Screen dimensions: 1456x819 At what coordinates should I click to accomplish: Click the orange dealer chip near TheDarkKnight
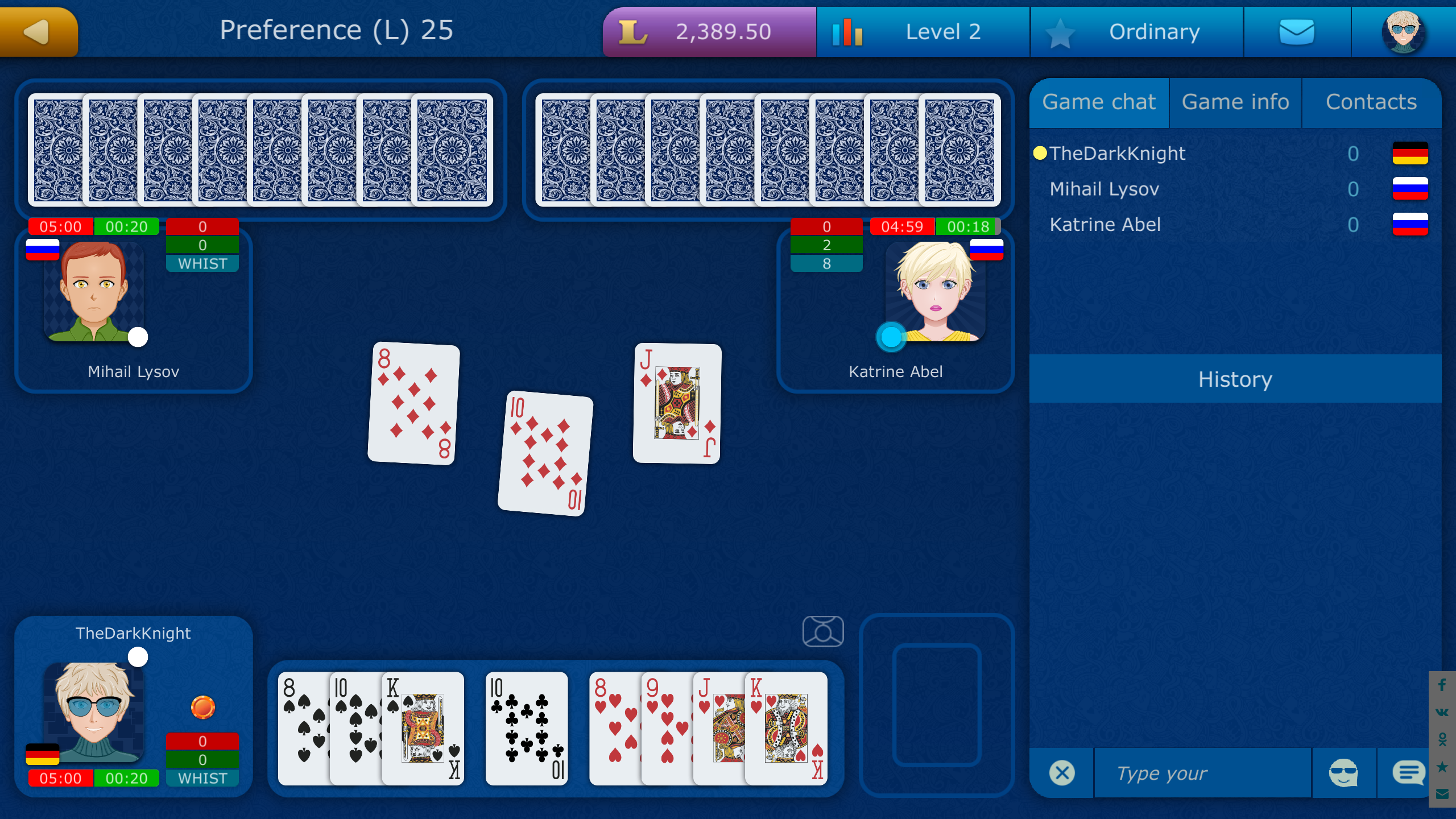202,707
